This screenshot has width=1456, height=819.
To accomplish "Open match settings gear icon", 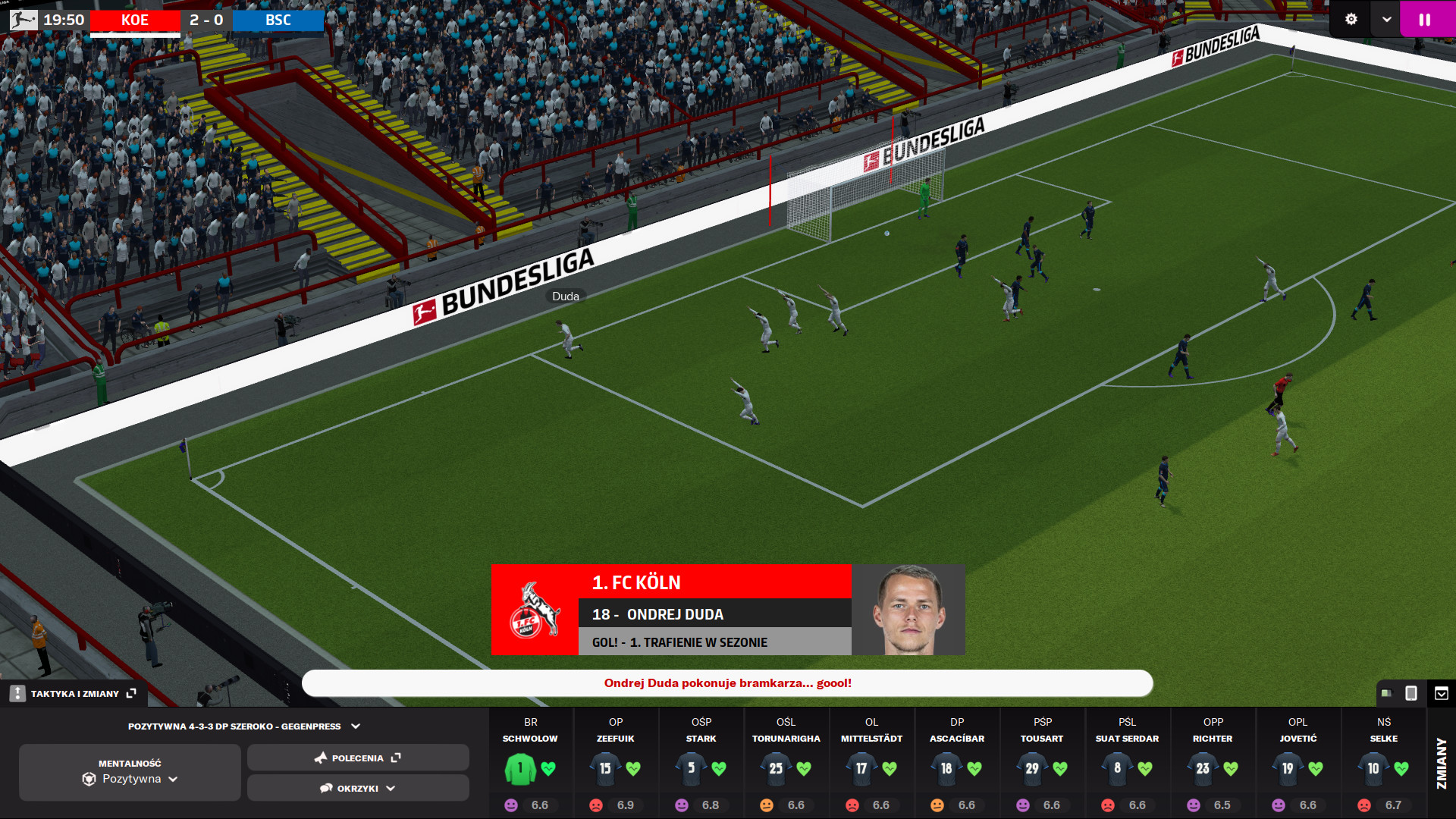I will click(1351, 20).
